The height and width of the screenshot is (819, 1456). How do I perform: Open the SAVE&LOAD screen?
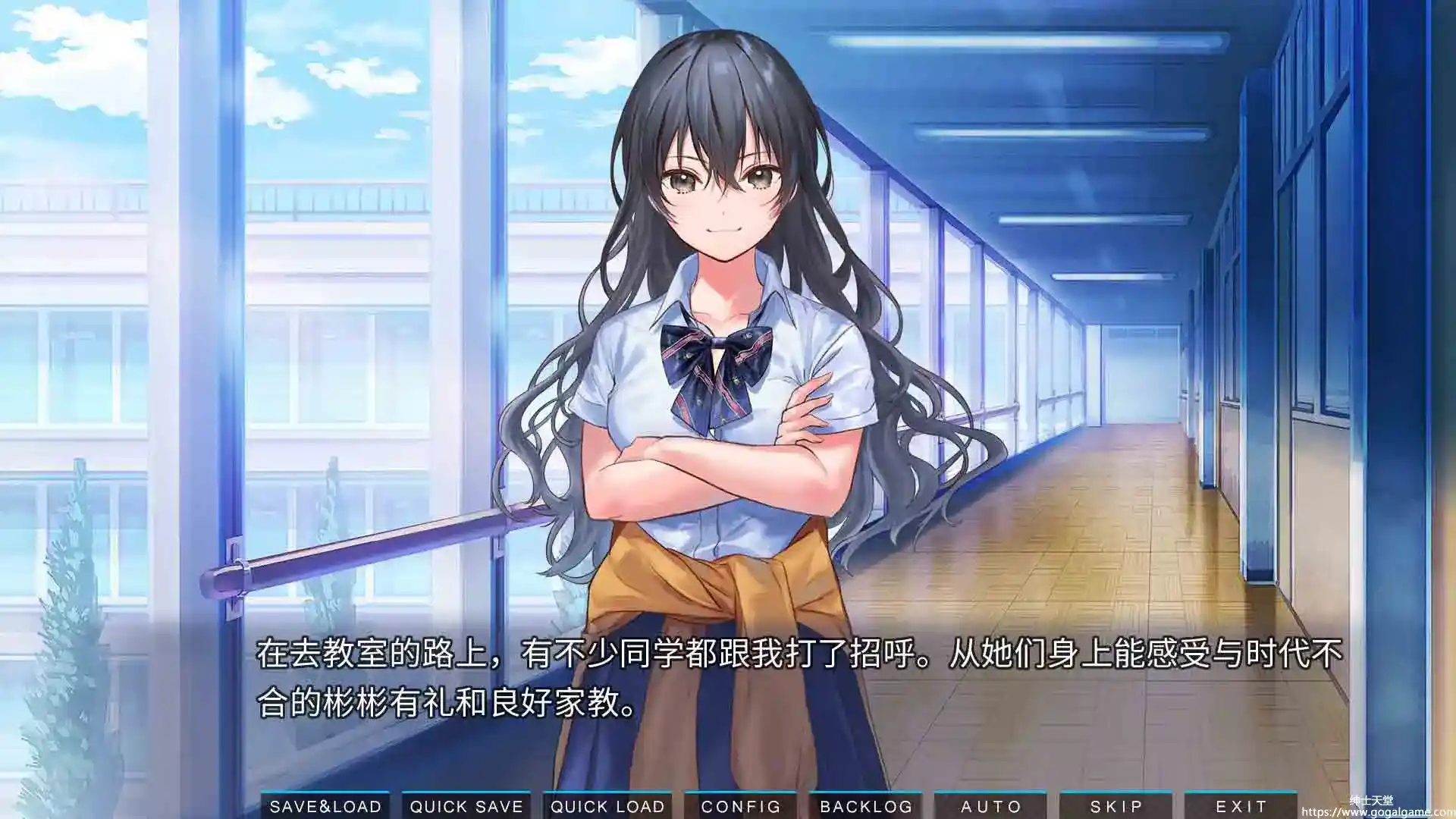pos(325,805)
